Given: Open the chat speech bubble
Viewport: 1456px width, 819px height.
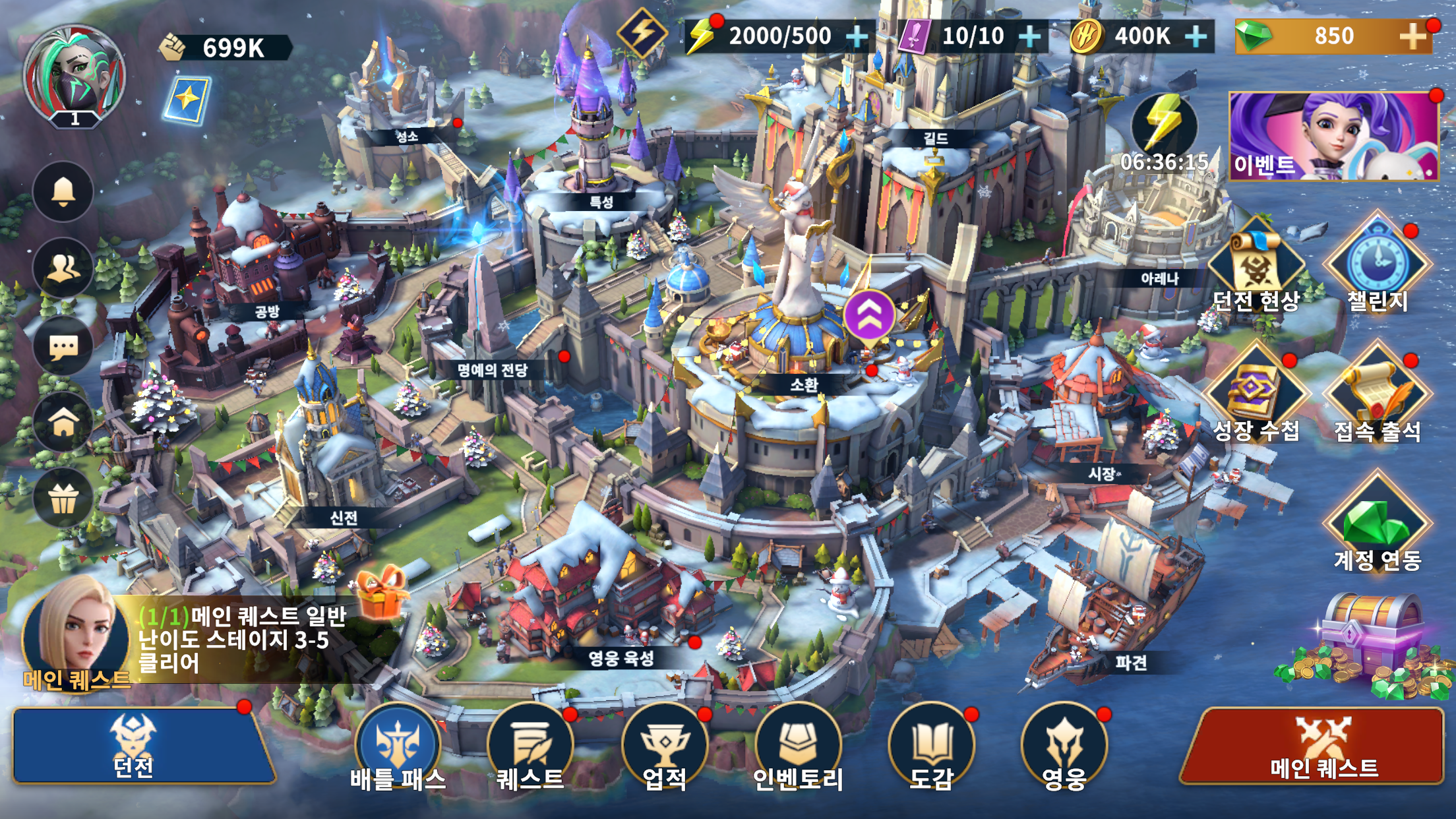Looking at the screenshot, I should click(x=63, y=346).
